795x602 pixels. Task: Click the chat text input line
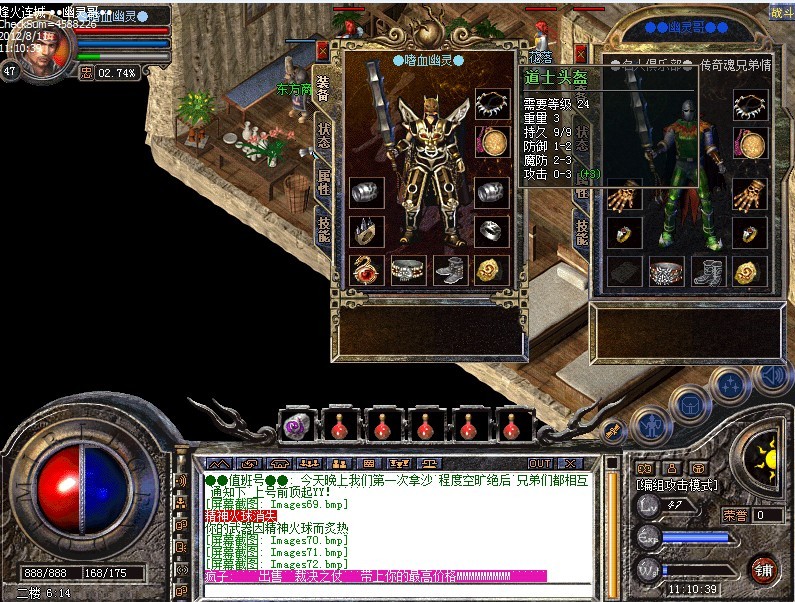tap(400, 590)
